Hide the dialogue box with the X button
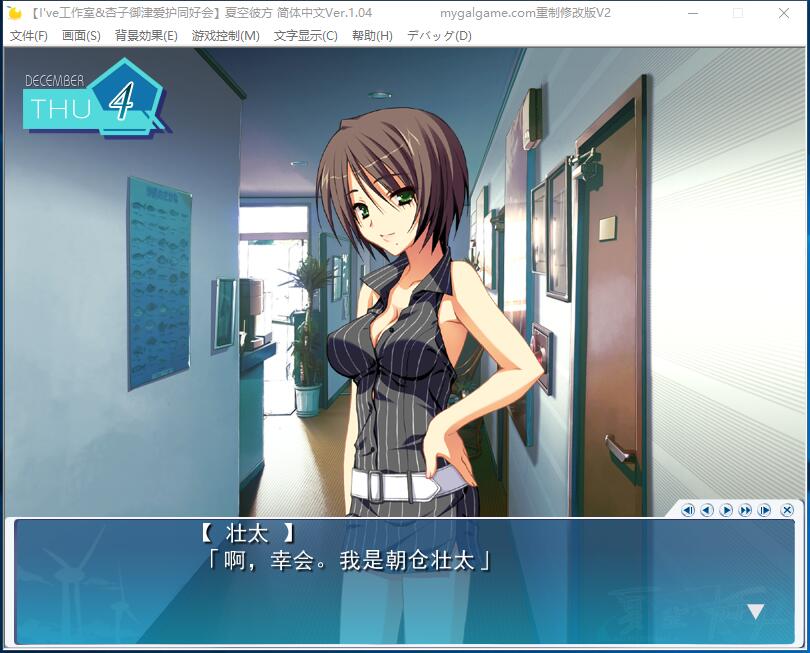Viewport: 810px width, 653px height. tap(787, 510)
